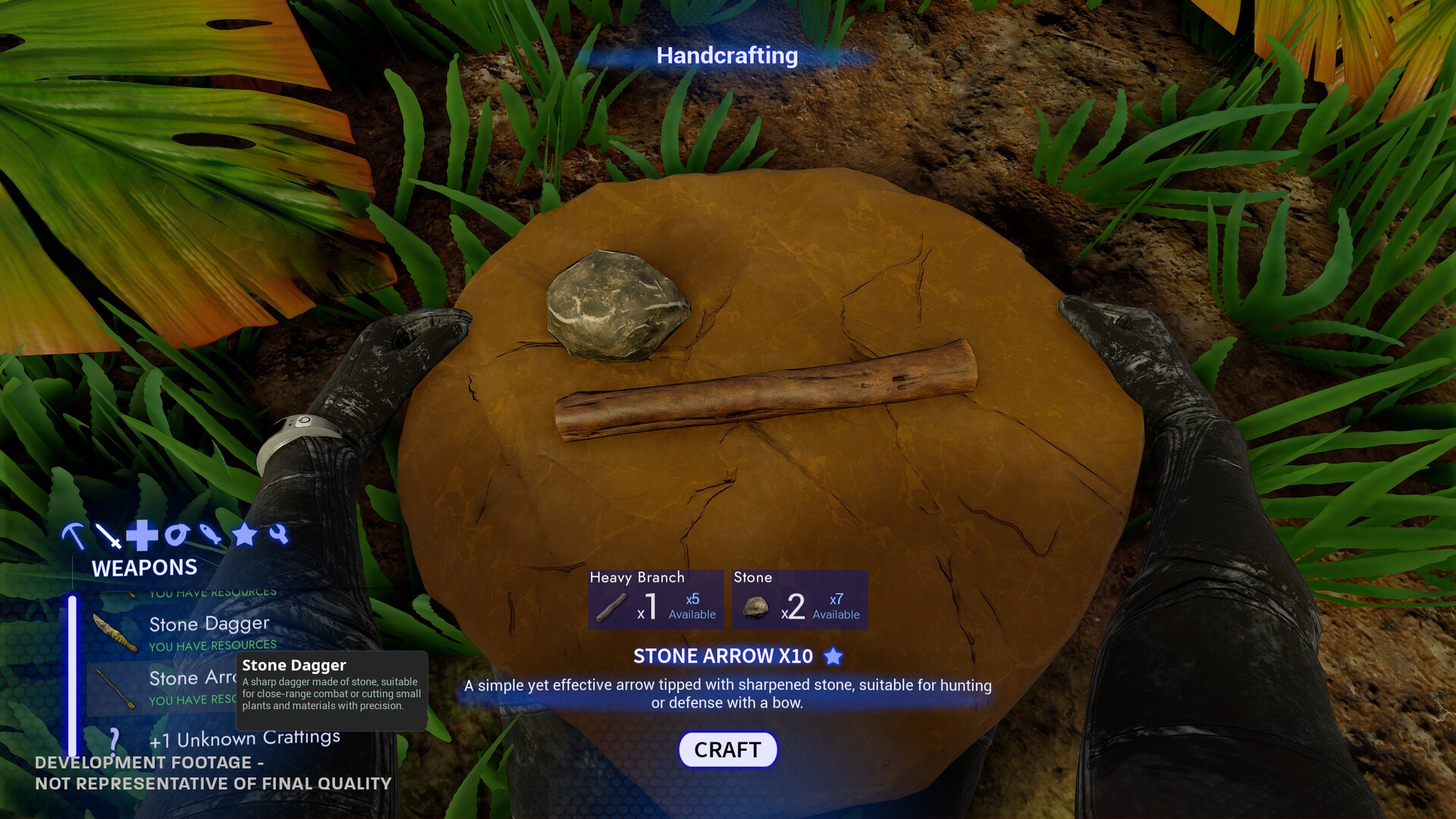Switch to the wrench category
The image size is (1456, 819).
[278, 534]
